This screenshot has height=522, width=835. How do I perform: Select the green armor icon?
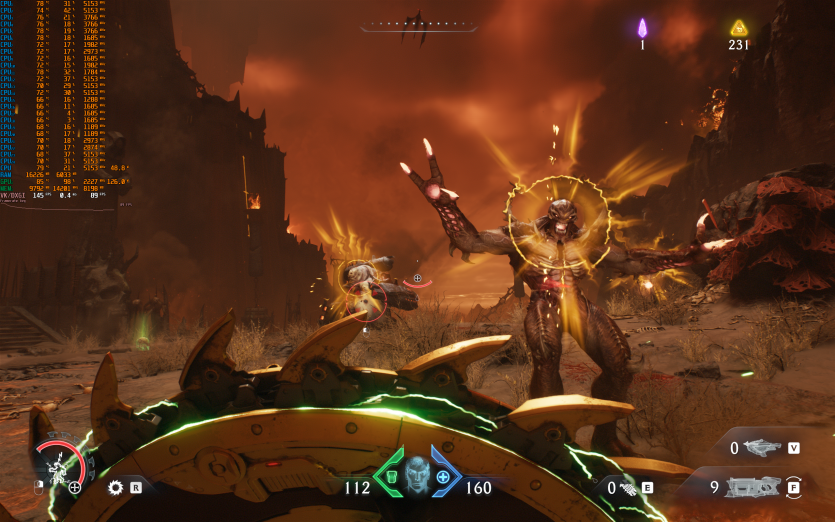click(392, 478)
